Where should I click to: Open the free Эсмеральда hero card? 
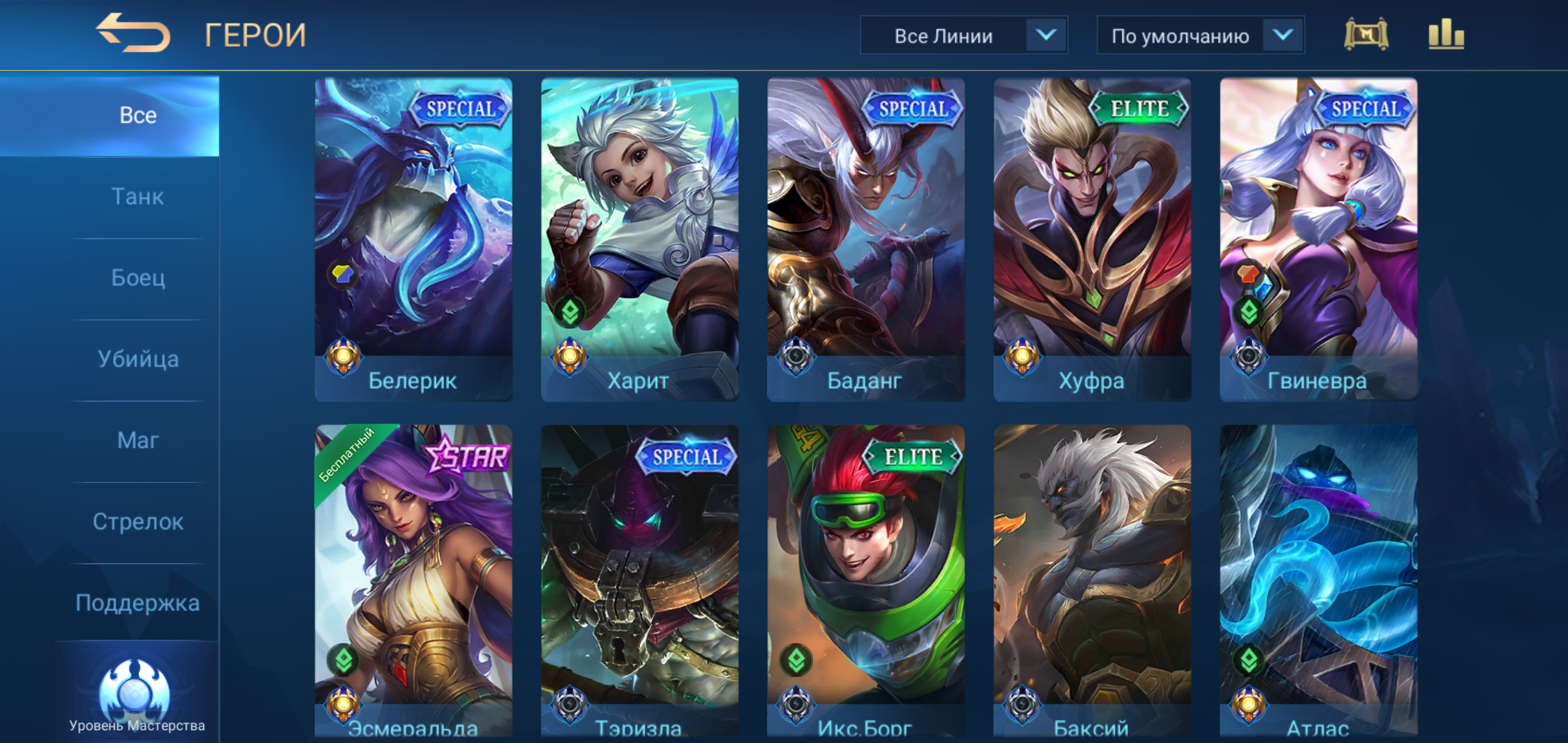pyautogui.click(x=413, y=582)
